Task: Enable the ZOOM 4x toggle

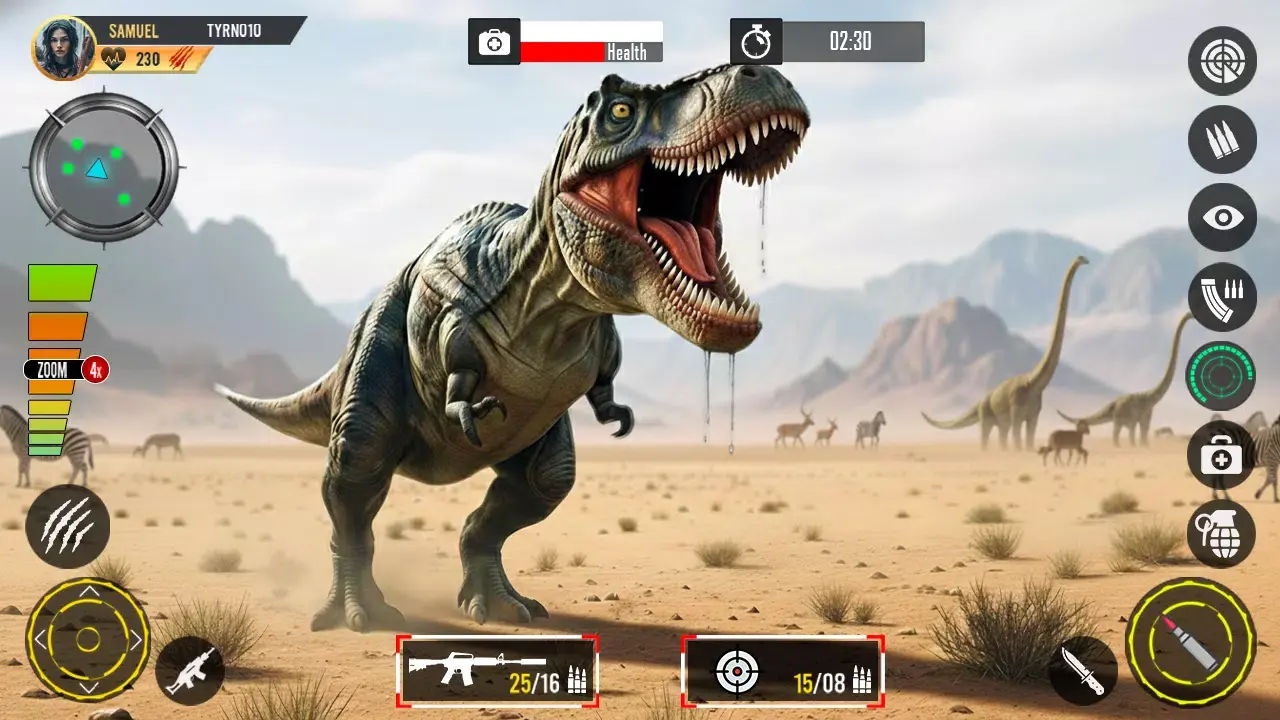Action: tap(62, 369)
